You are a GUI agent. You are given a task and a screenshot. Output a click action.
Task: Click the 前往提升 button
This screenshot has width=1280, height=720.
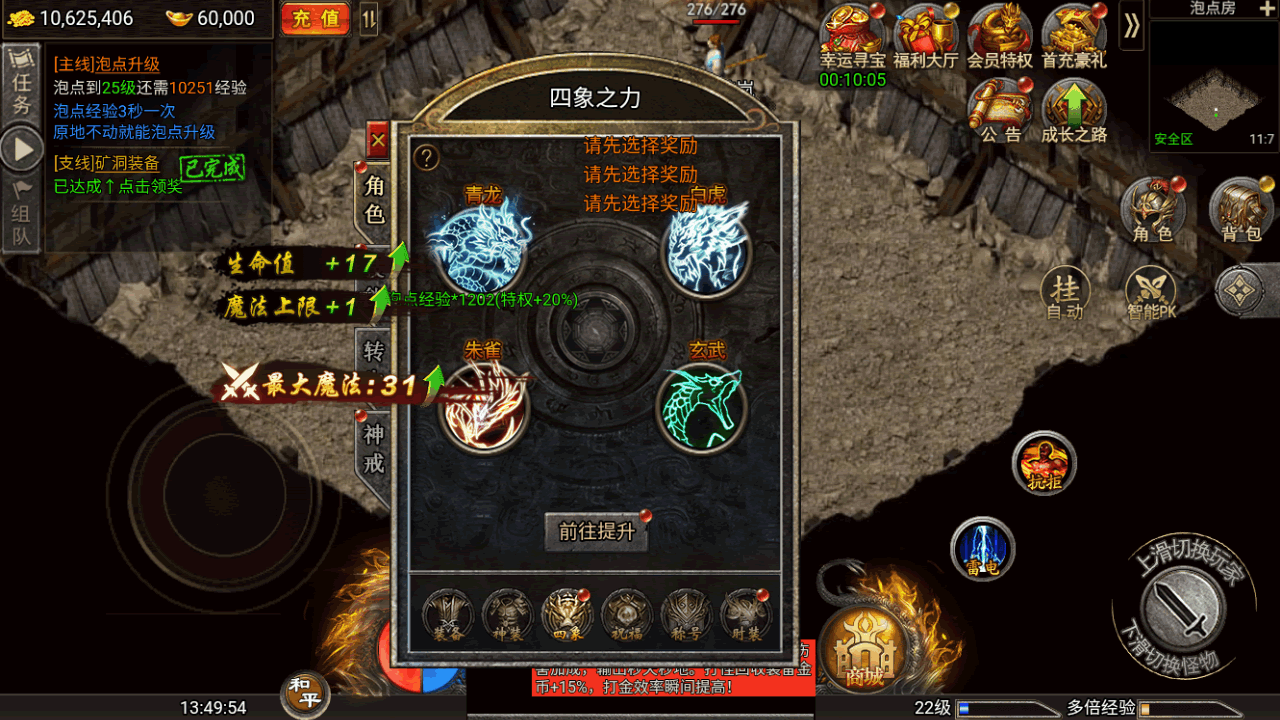596,532
